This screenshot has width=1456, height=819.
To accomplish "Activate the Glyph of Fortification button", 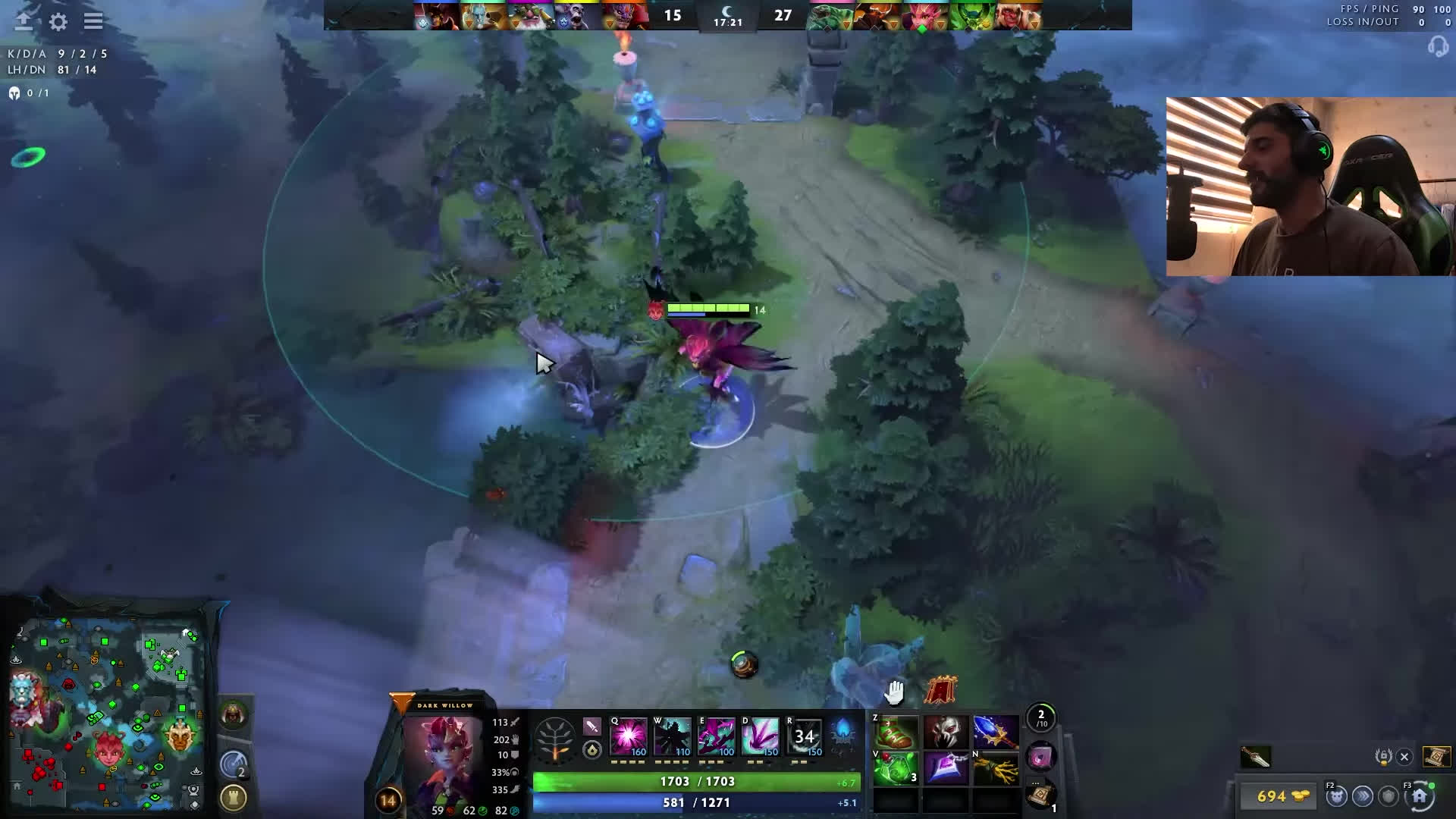I will (234, 798).
